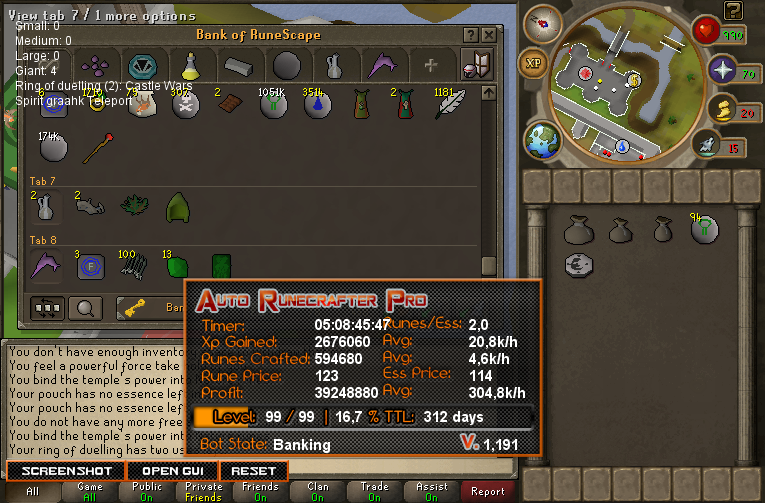Open the bot GUI
765x503 pixels.
(x=172, y=471)
